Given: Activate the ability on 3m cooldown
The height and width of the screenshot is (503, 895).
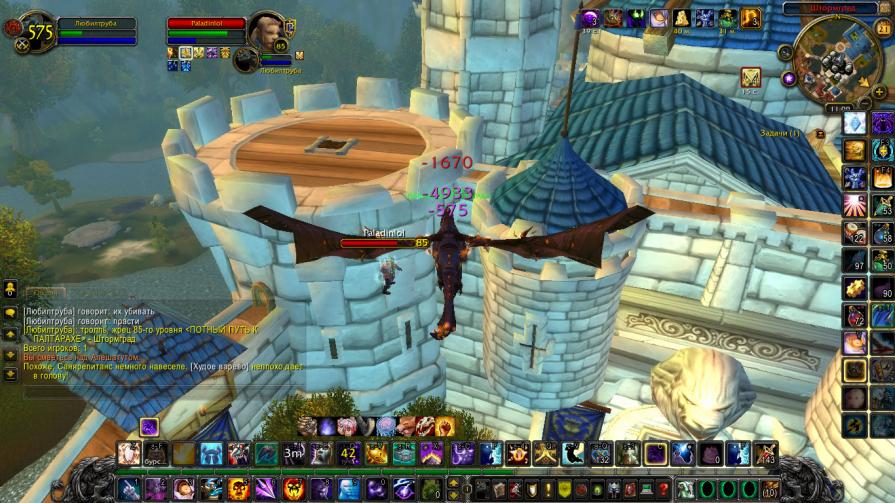Looking at the screenshot, I should 294,453.
